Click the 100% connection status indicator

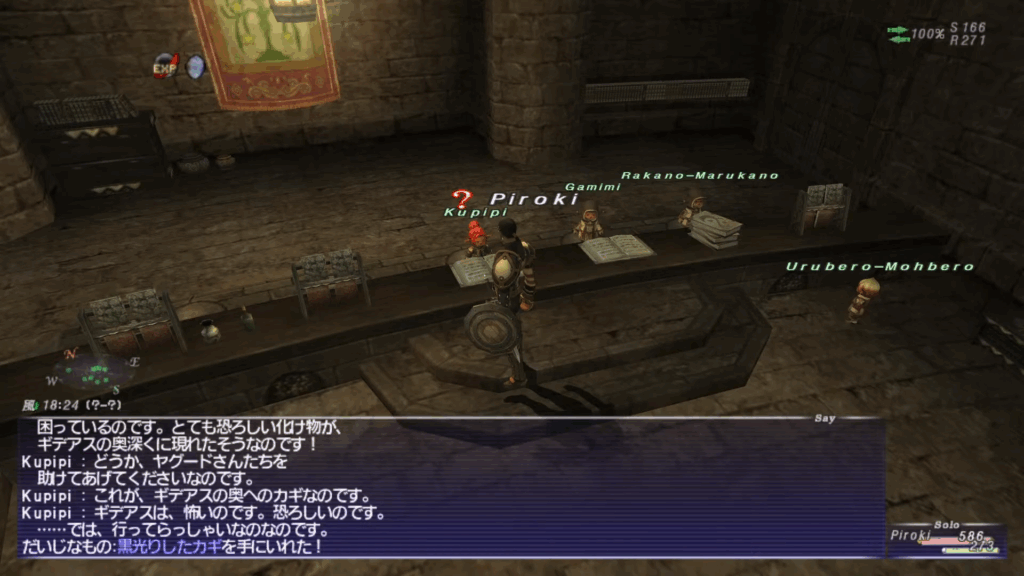[x=916, y=34]
